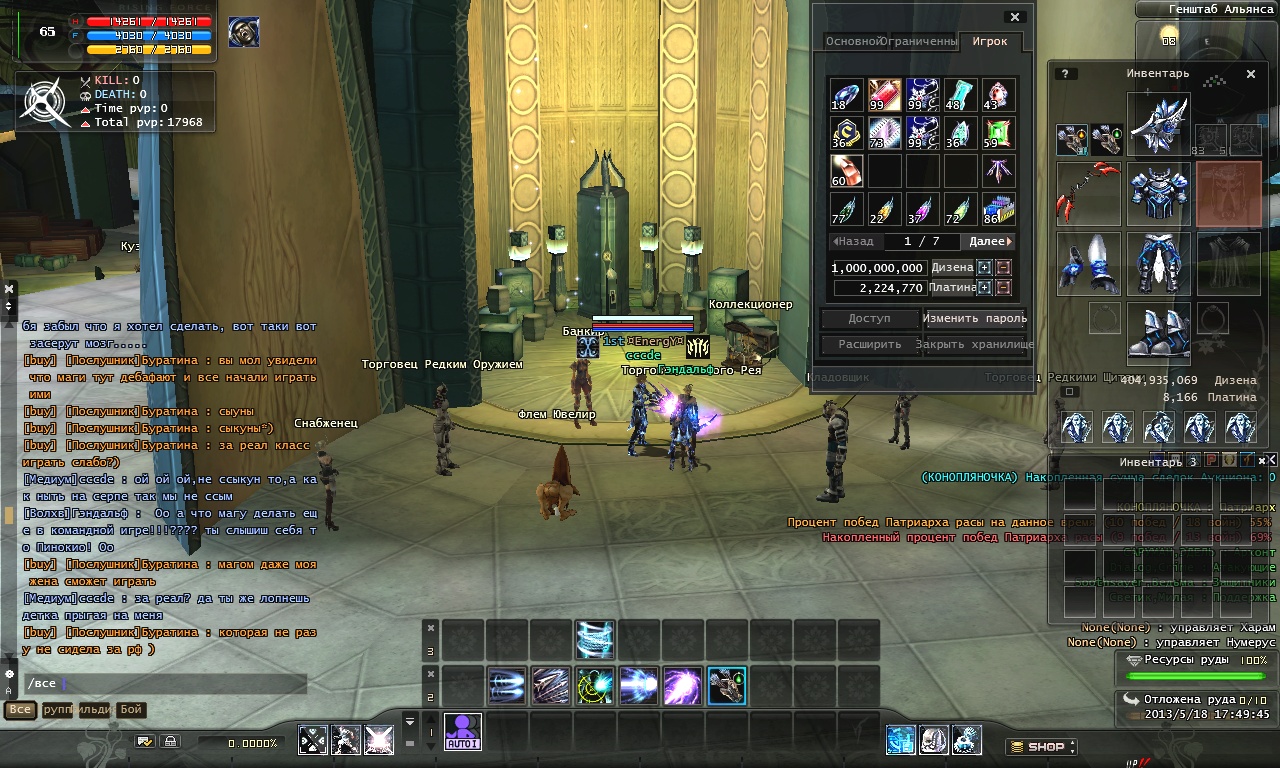Click the plus stepper next to Дизена

pos(984,268)
